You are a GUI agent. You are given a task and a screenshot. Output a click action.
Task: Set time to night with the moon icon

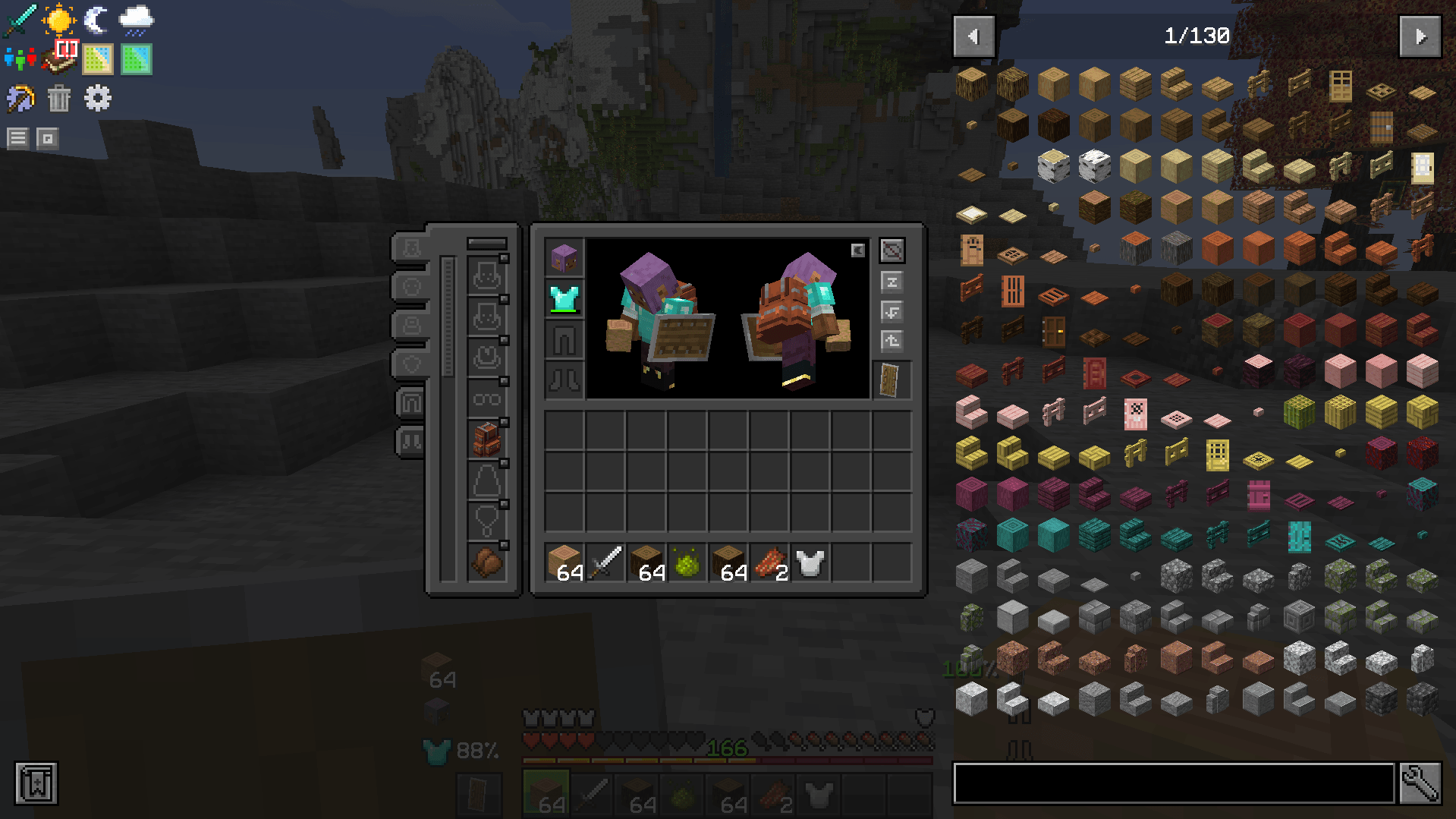[x=96, y=20]
